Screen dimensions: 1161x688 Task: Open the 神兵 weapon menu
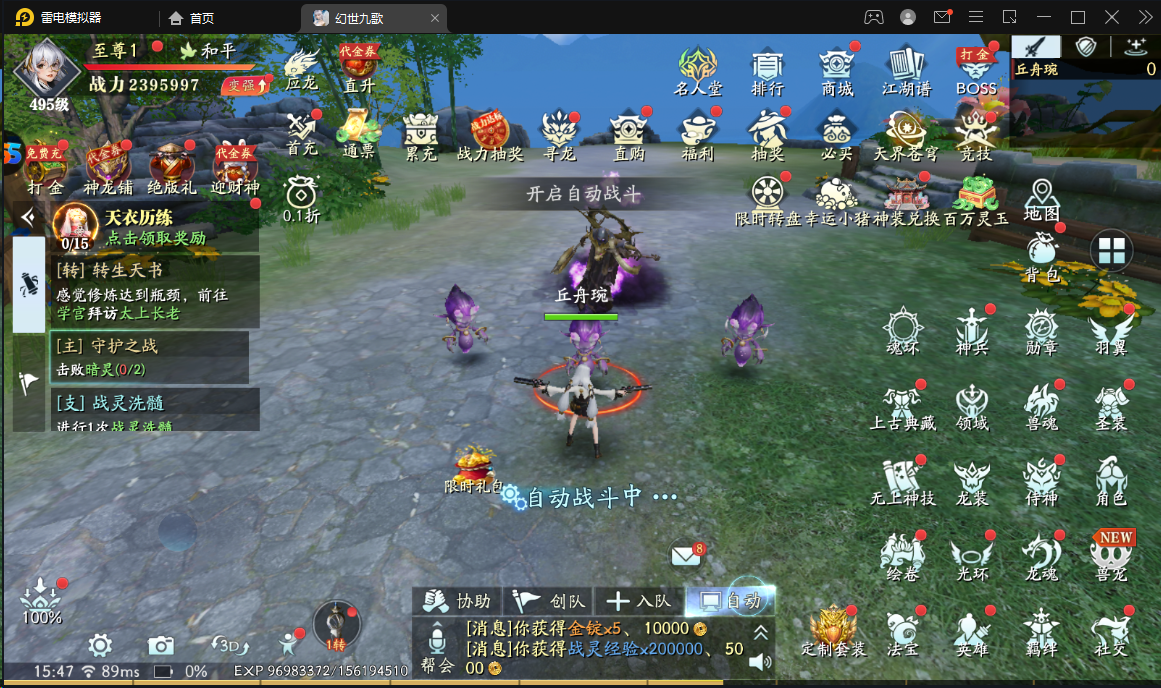click(x=971, y=331)
